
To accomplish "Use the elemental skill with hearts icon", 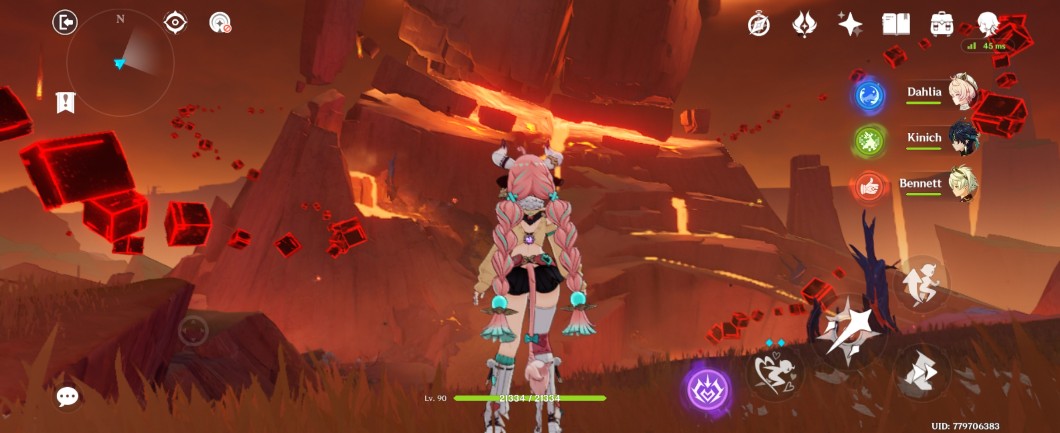I will pyautogui.click(x=775, y=372).
